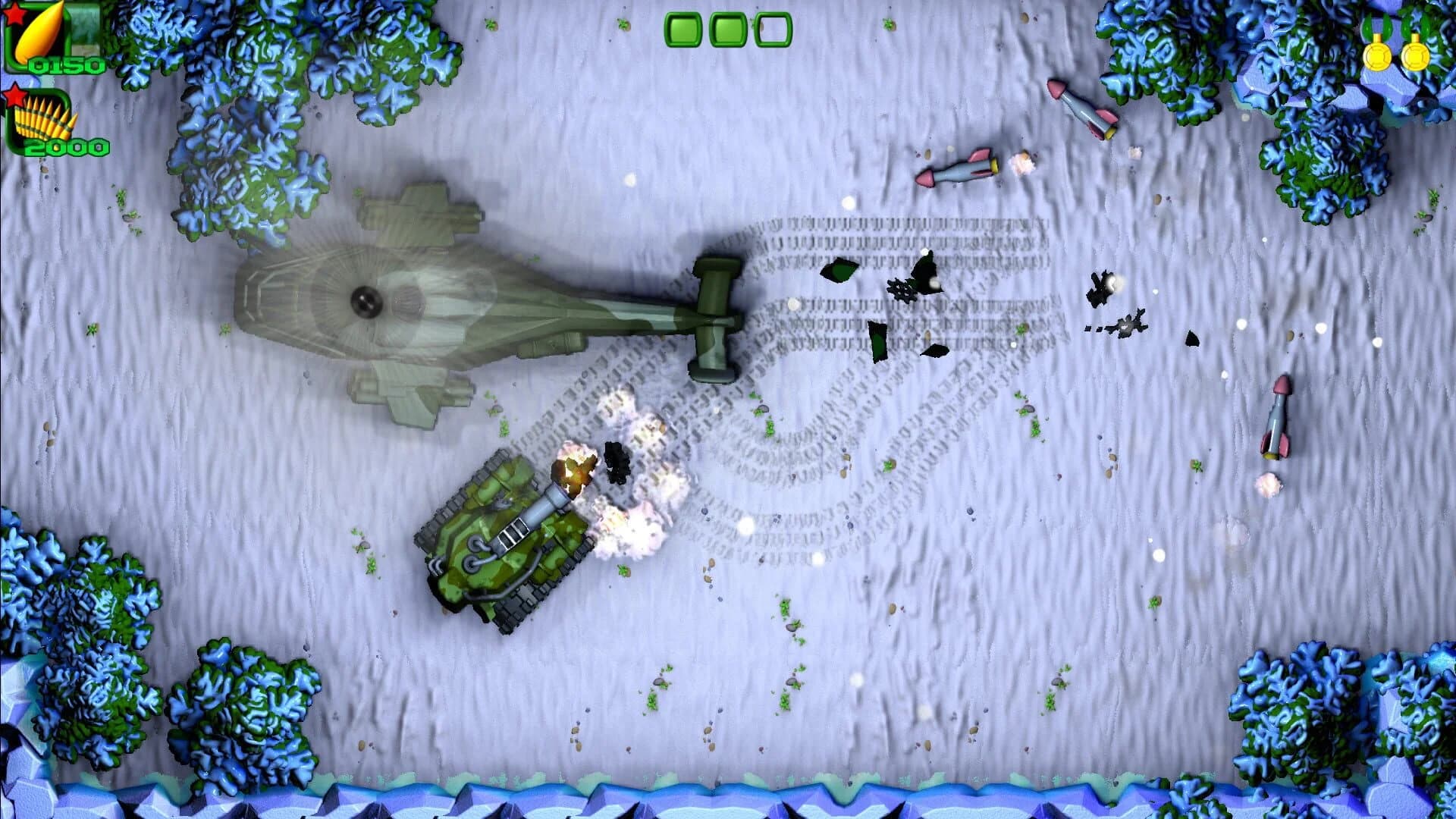Expand the ammo counter reading 2000
The height and width of the screenshot is (819, 1456).
[67, 146]
